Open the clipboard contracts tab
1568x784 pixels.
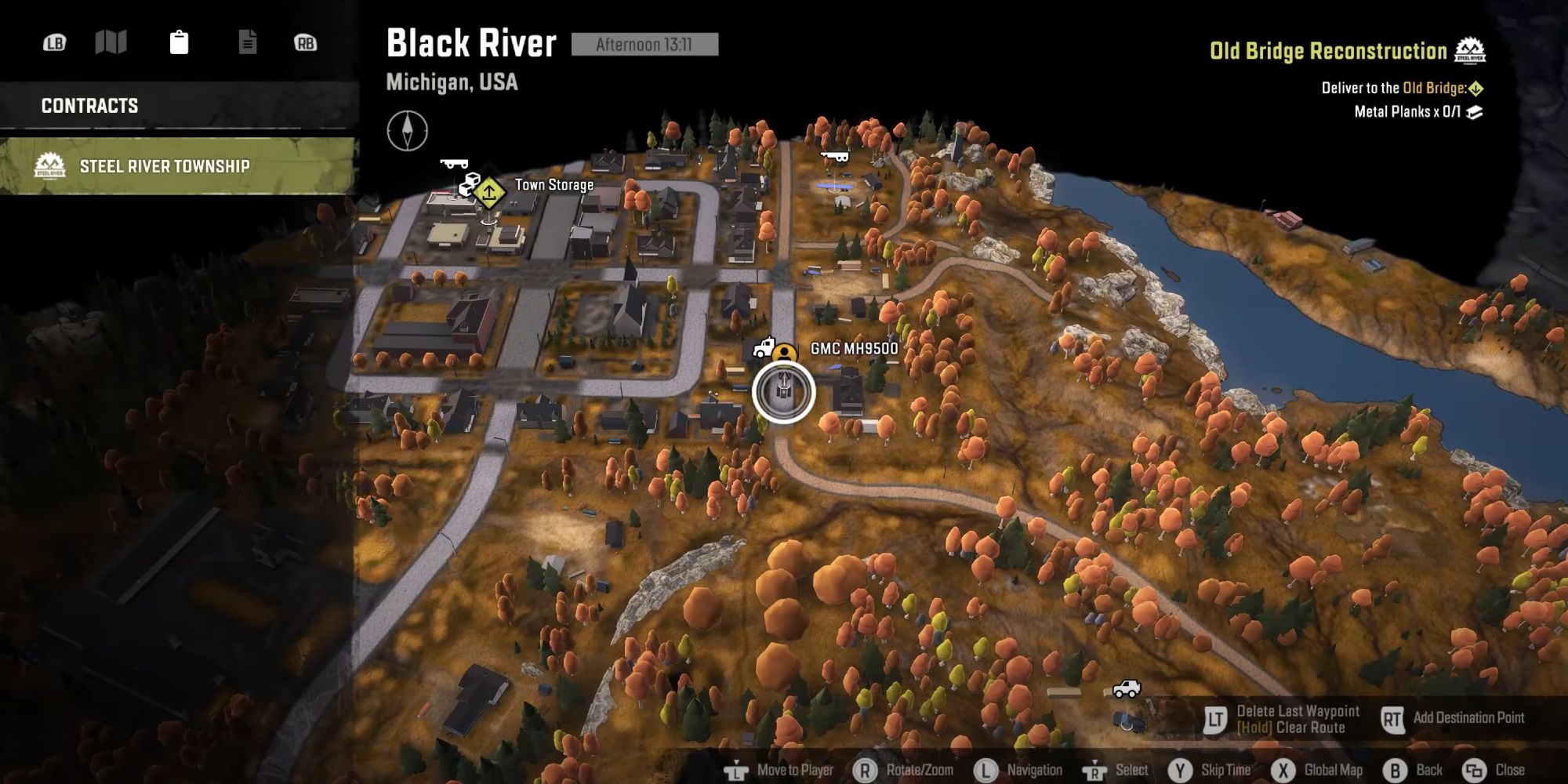coord(179,42)
